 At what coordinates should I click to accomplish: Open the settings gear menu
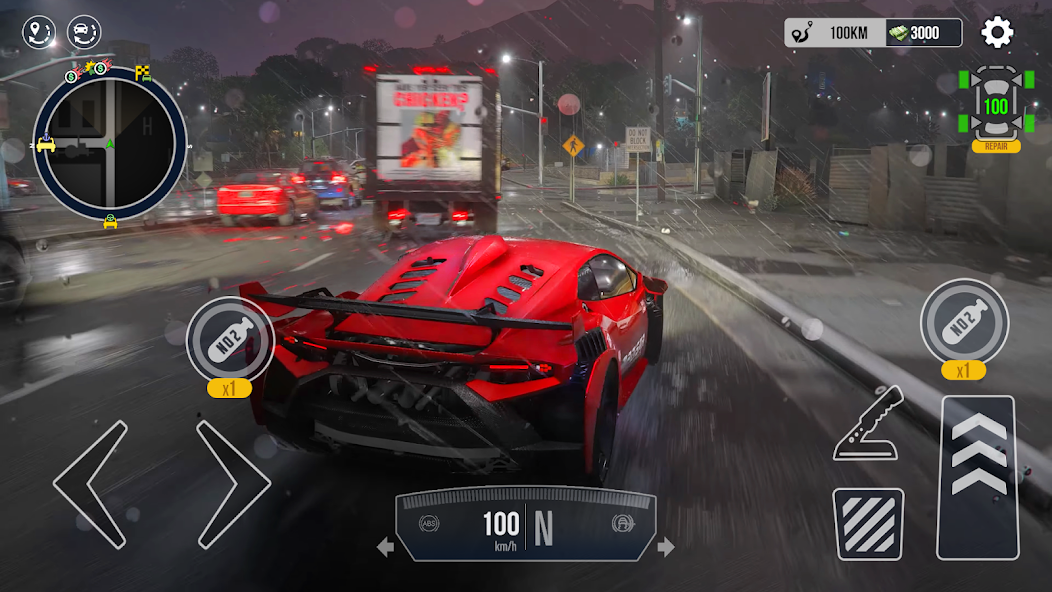coord(996,33)
